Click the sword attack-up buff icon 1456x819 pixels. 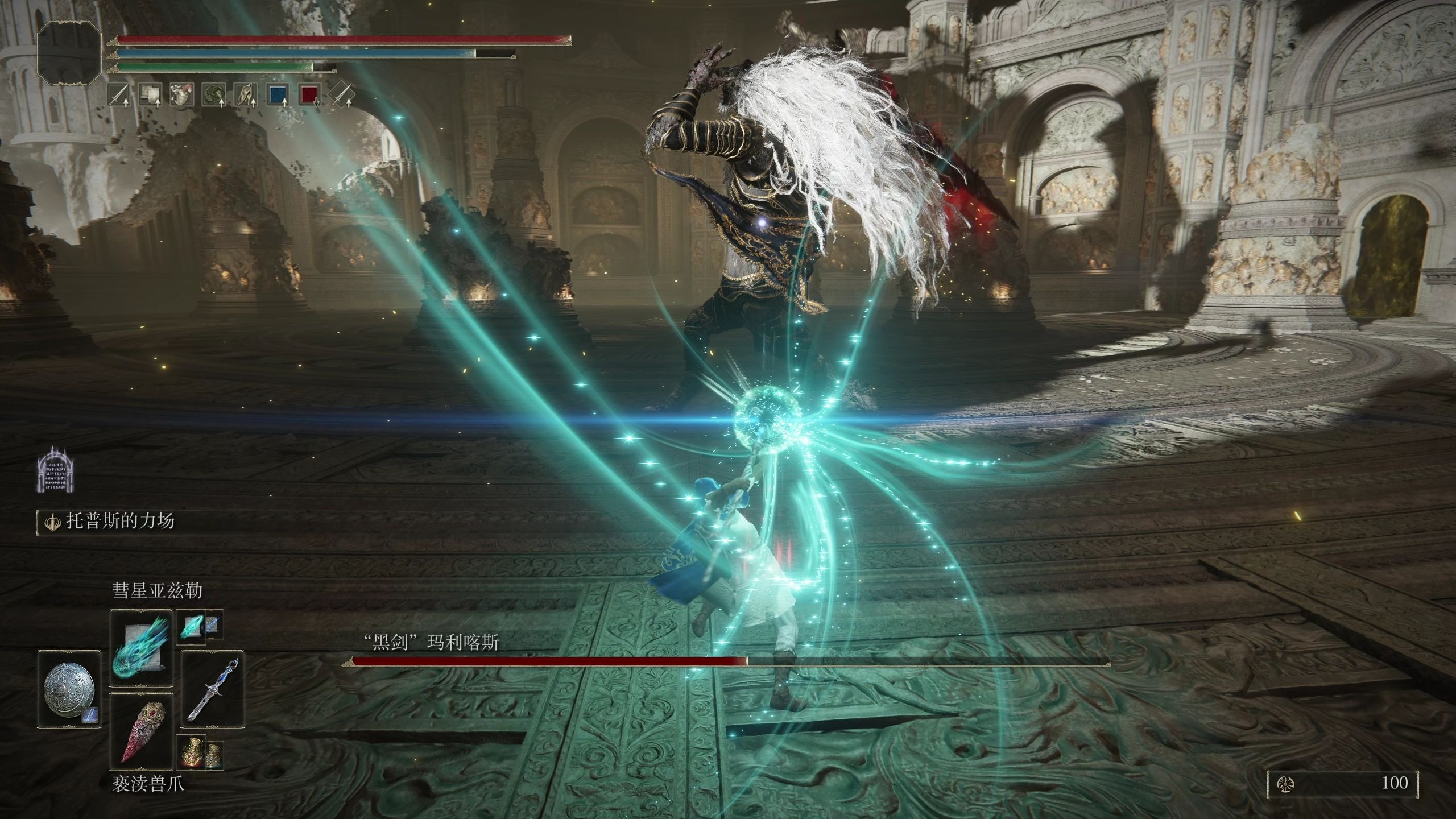tap(119, 95)
